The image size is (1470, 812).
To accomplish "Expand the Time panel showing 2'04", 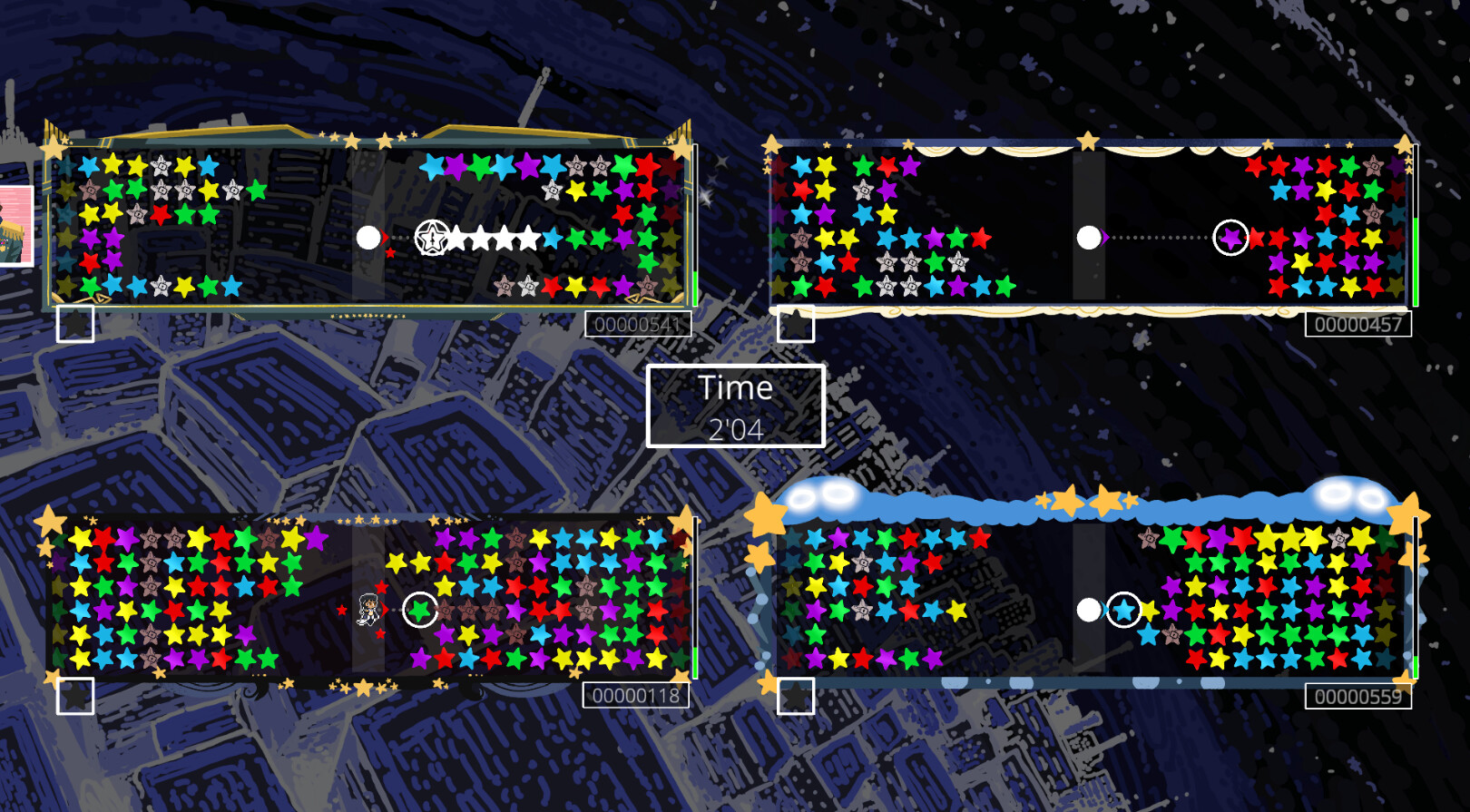I will [736, 404].
